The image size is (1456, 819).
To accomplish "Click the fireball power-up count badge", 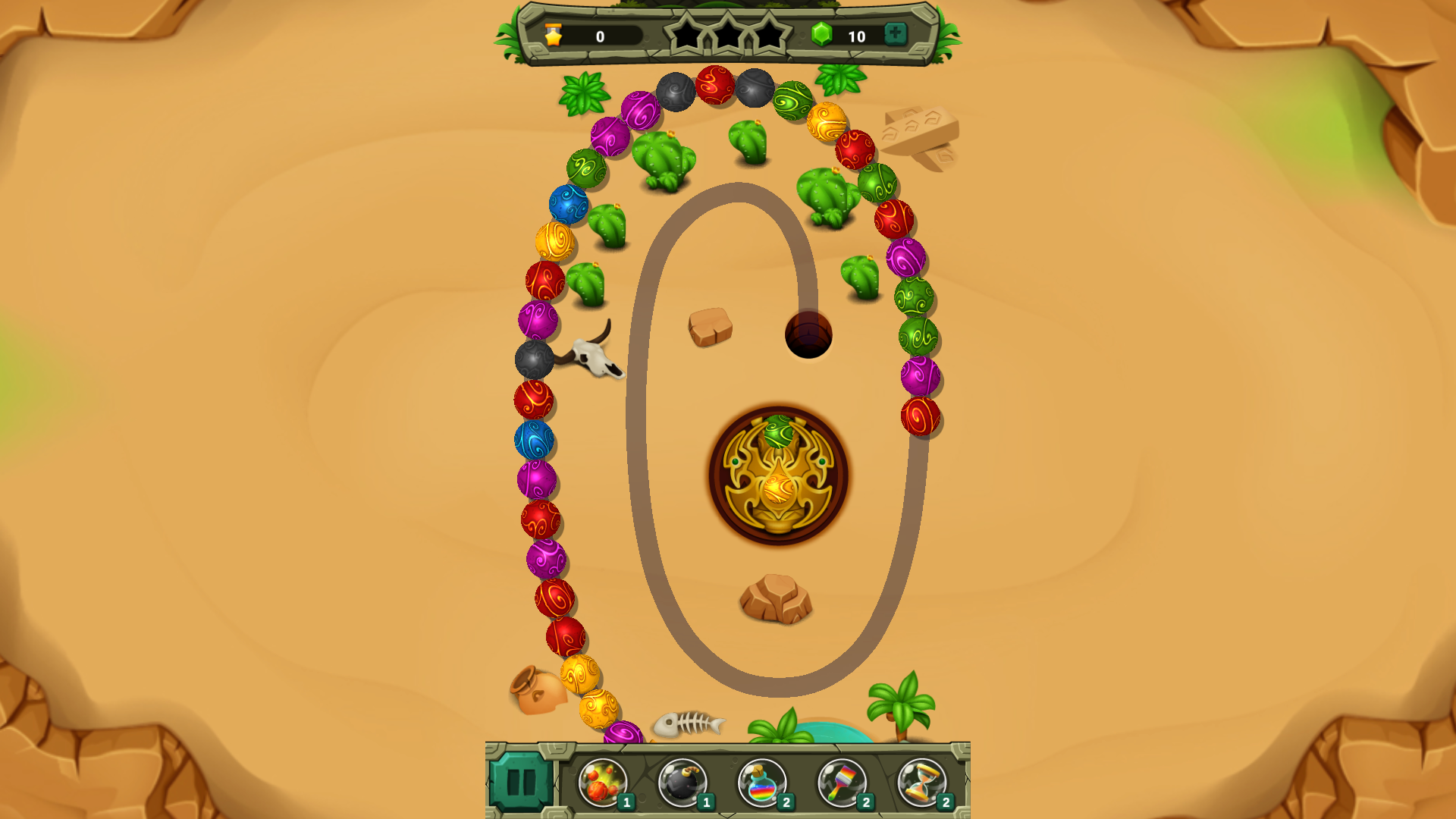I will 625,800.
